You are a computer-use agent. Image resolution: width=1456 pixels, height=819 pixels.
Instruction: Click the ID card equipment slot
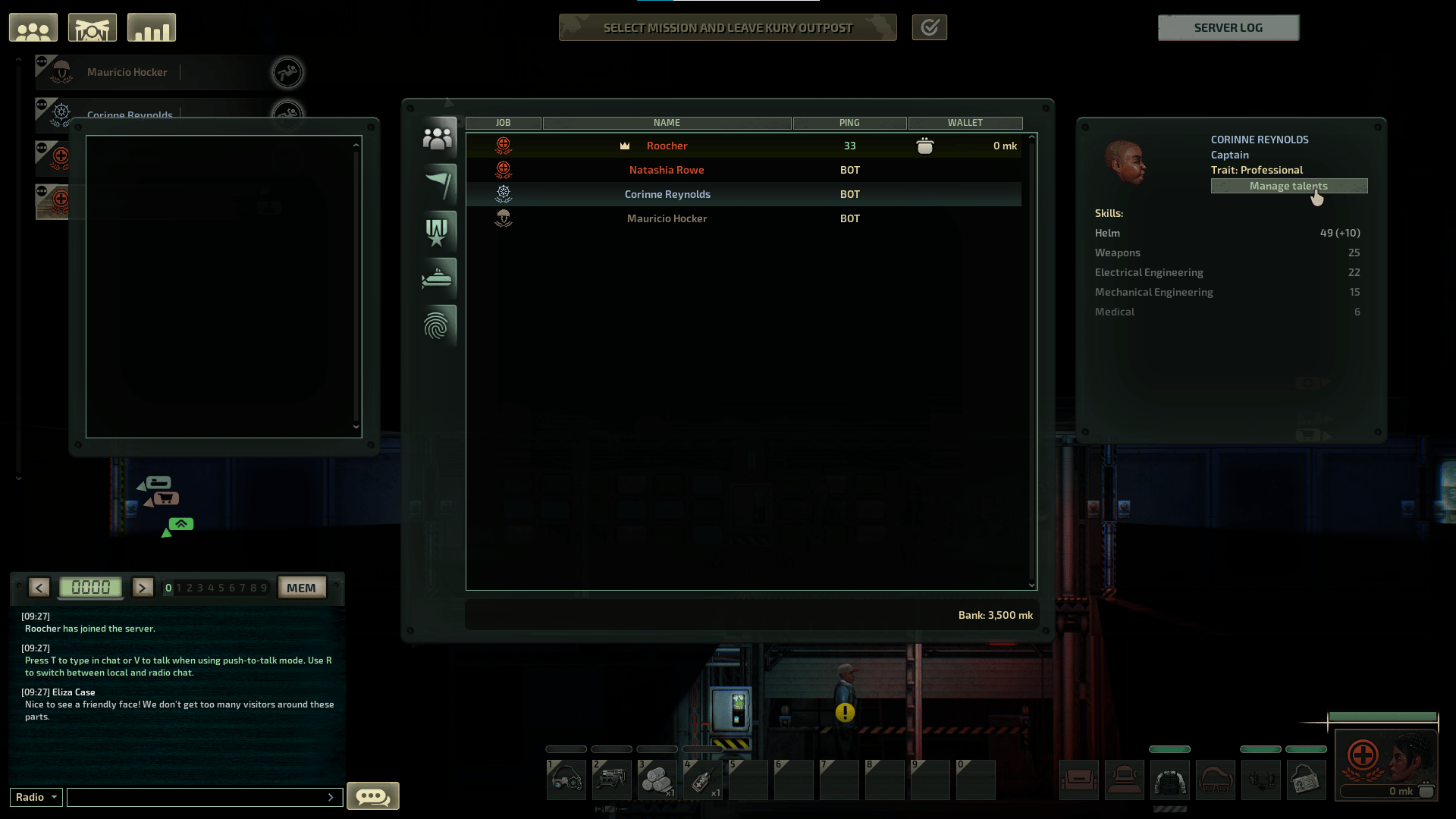(1307, 780)
